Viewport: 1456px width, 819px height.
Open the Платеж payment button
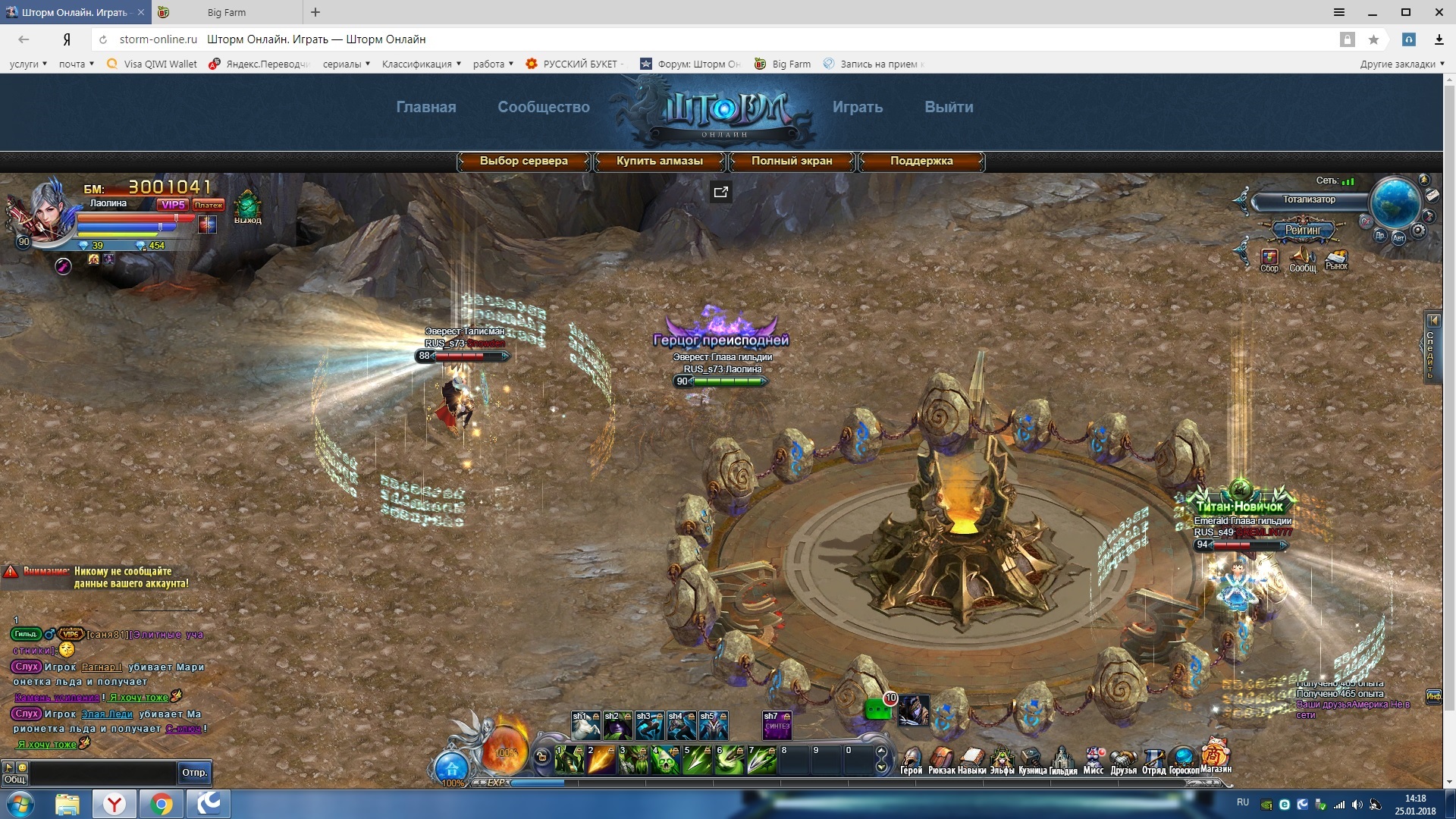coord(208,205)
